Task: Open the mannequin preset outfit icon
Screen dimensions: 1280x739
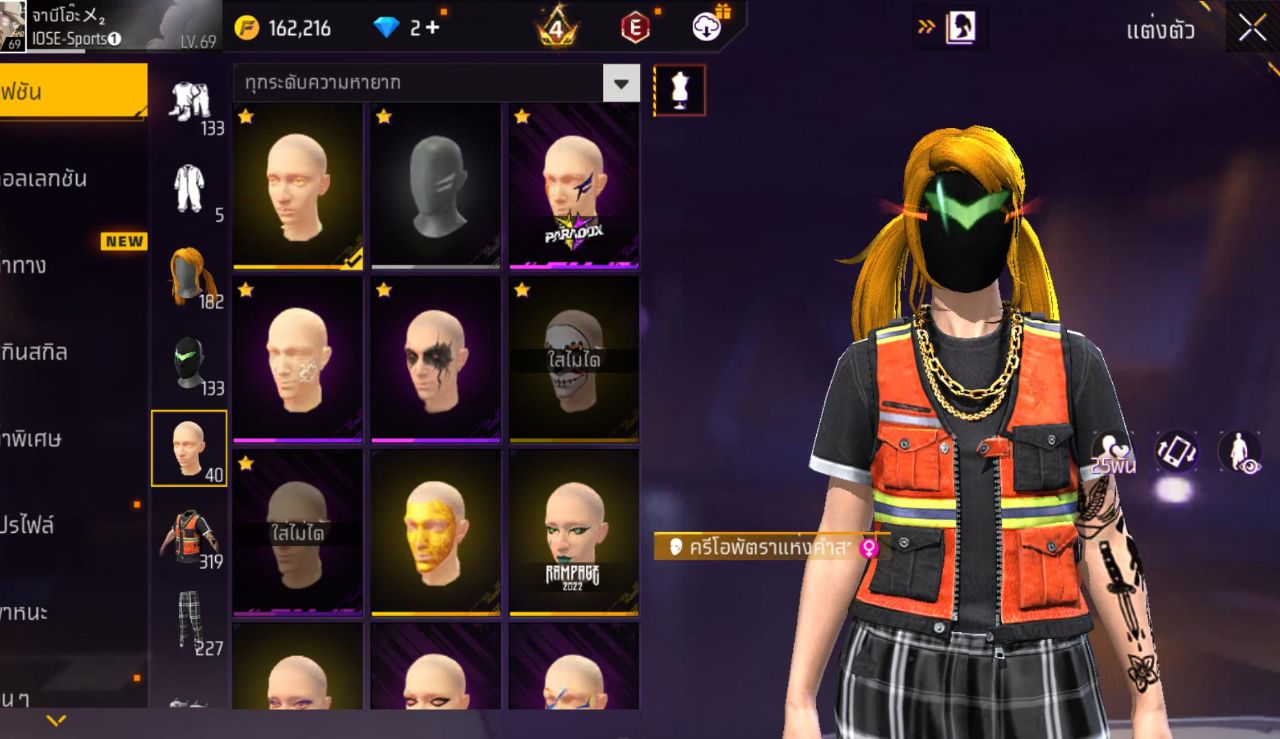Action: coord(680,89)
